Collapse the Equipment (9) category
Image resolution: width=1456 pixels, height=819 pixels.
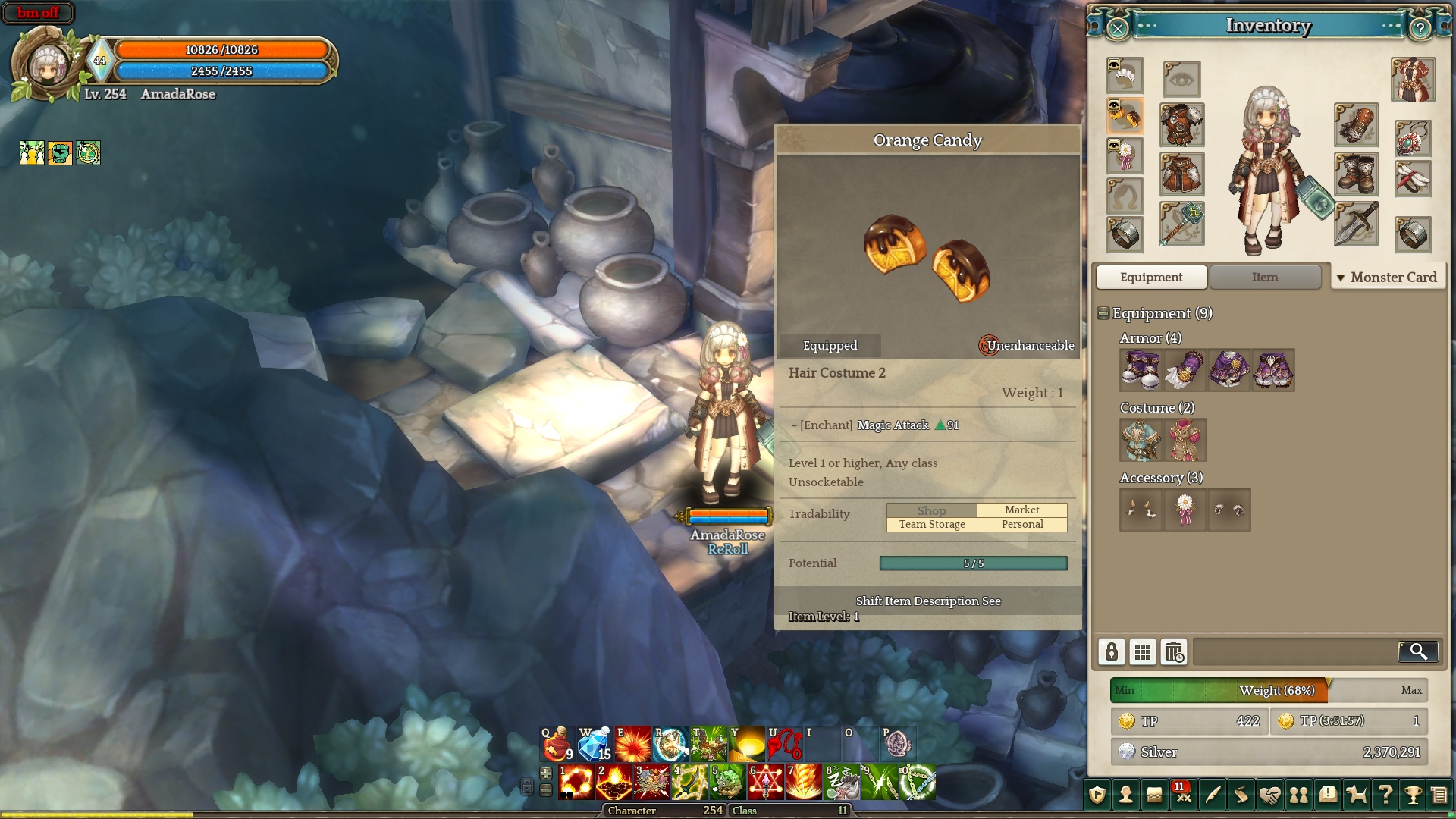pos(1103,313)
